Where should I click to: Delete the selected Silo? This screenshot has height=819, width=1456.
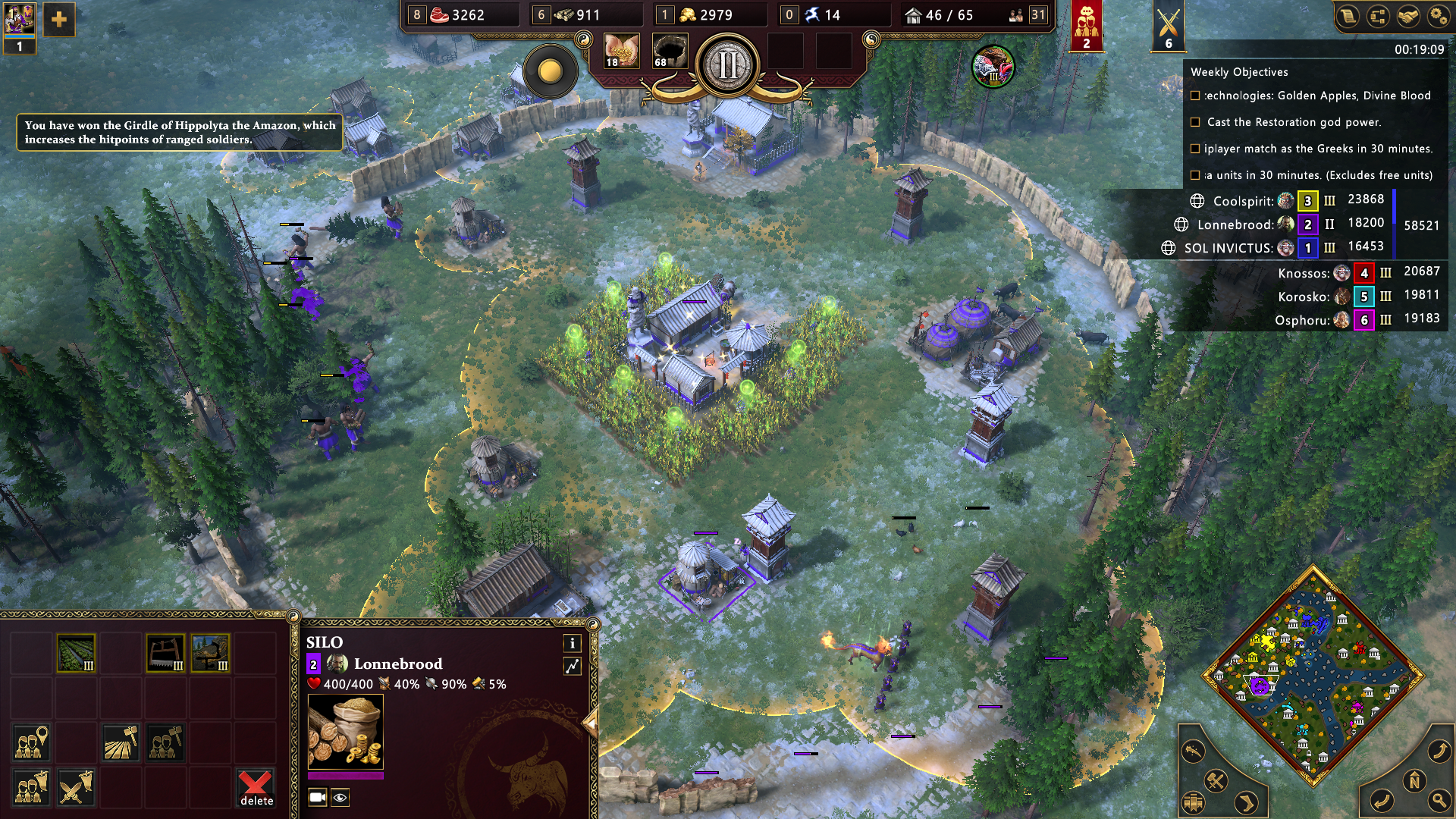(x=256, y=789)
